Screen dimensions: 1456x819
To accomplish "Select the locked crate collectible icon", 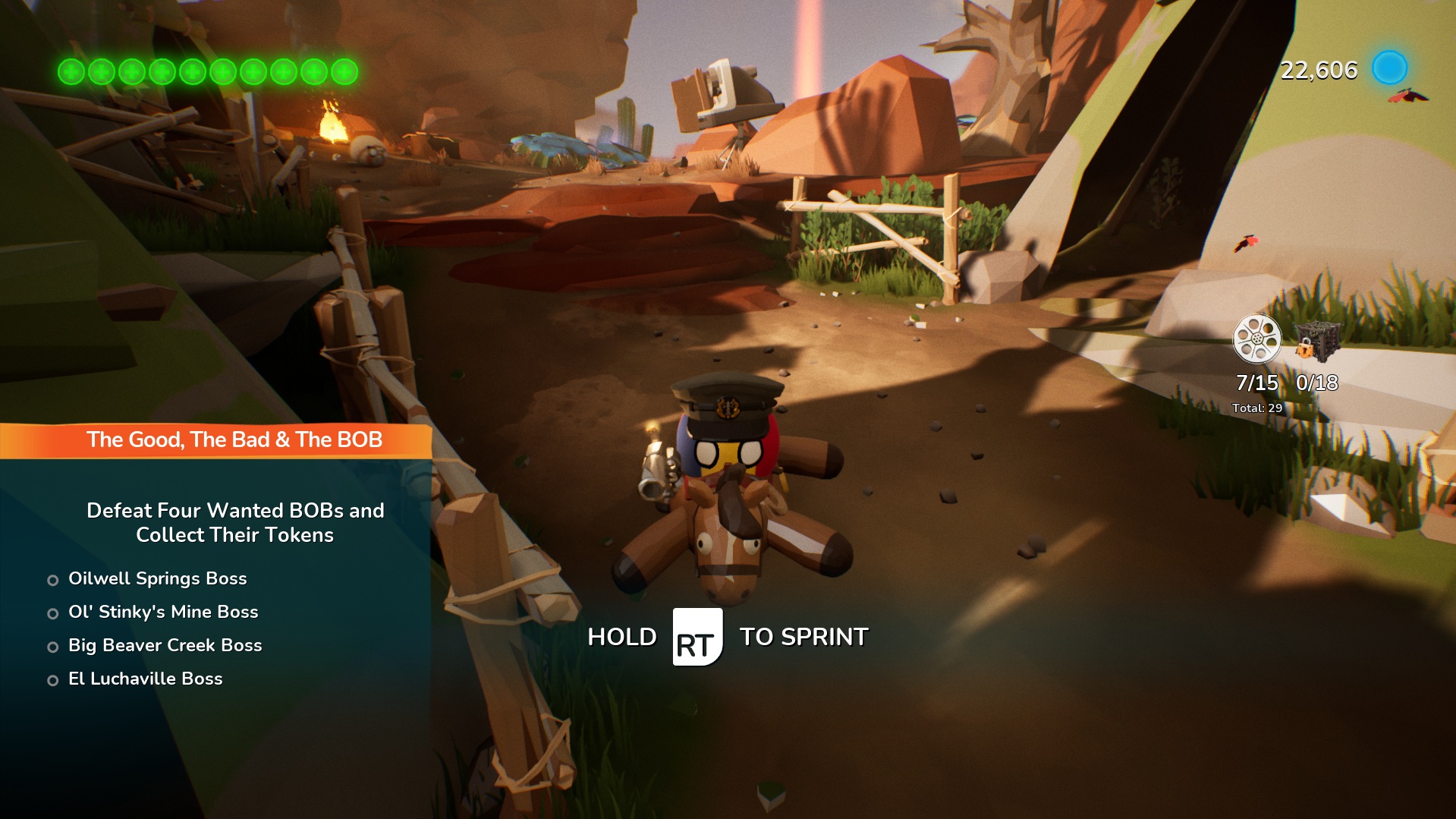I will tap(1317, 341).
